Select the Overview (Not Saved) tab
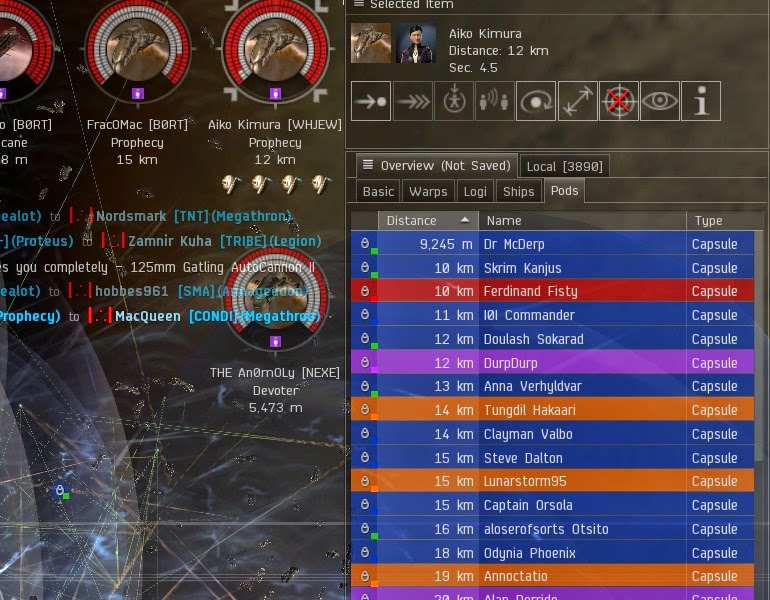The image size is (770, 600). point(435,166)
